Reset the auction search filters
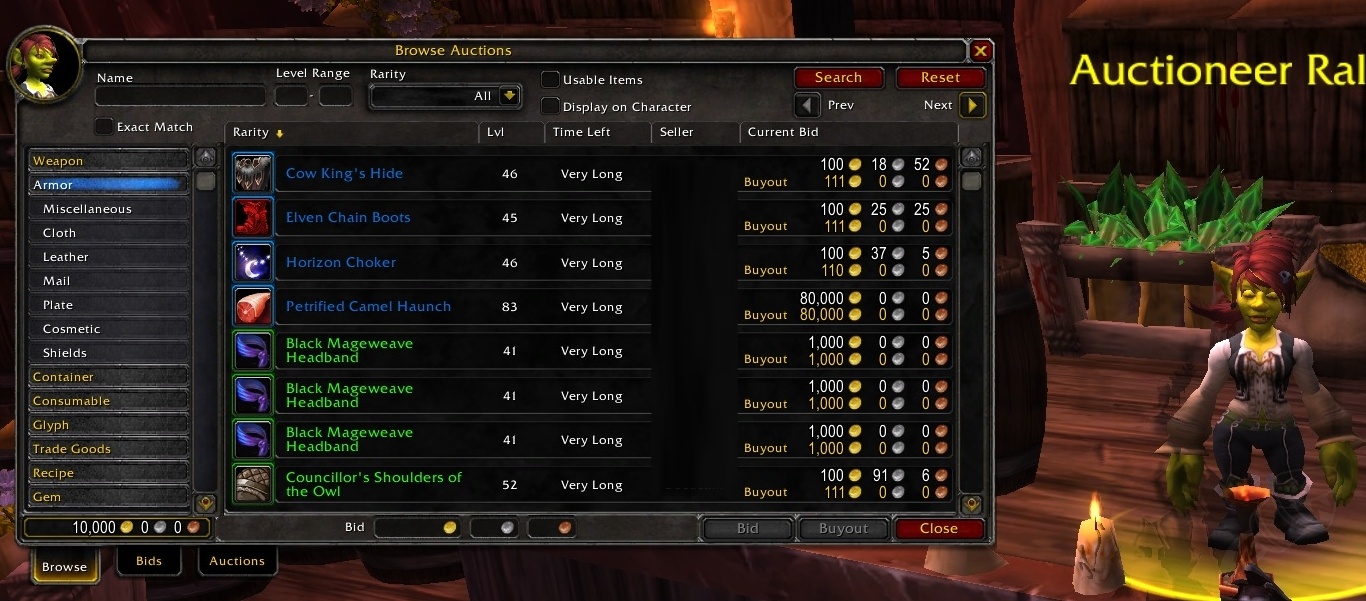The height and width of the screenshot is (601, 1366). pyautogui.click(x=940, y=78)
